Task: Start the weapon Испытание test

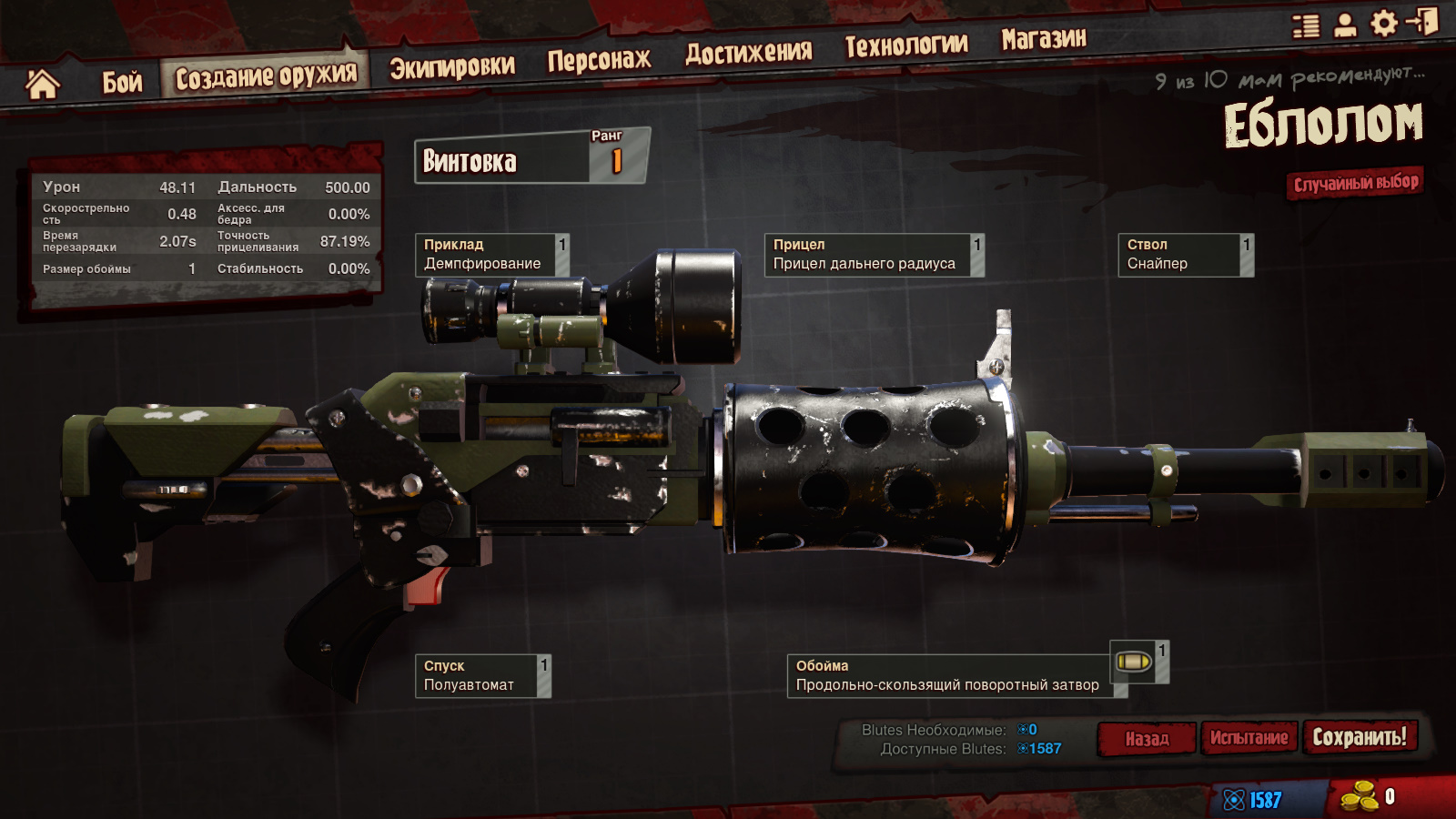Action: point(1249,738)
